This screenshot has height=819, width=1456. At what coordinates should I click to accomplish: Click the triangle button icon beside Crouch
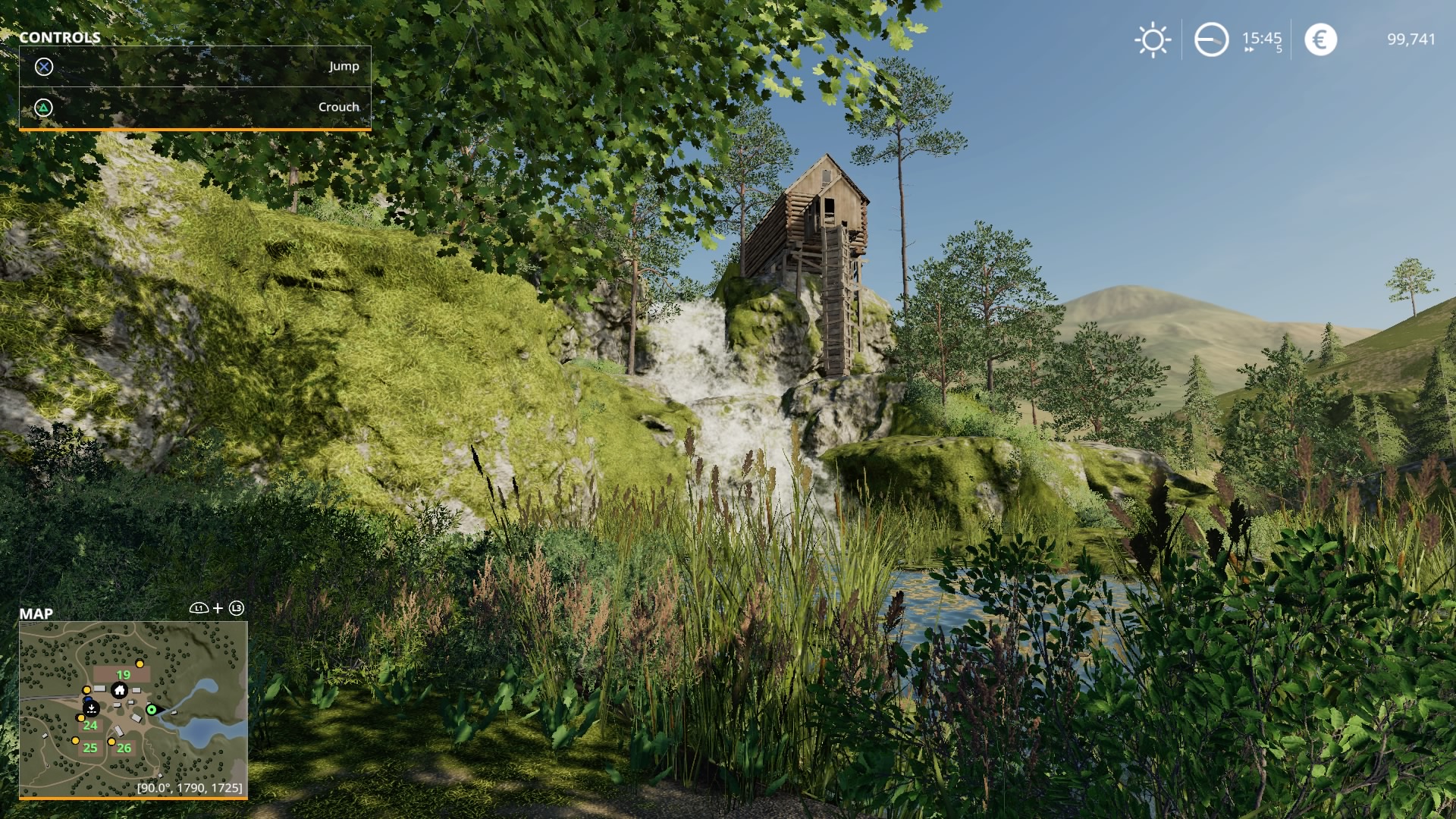click(x=44, y=107)
